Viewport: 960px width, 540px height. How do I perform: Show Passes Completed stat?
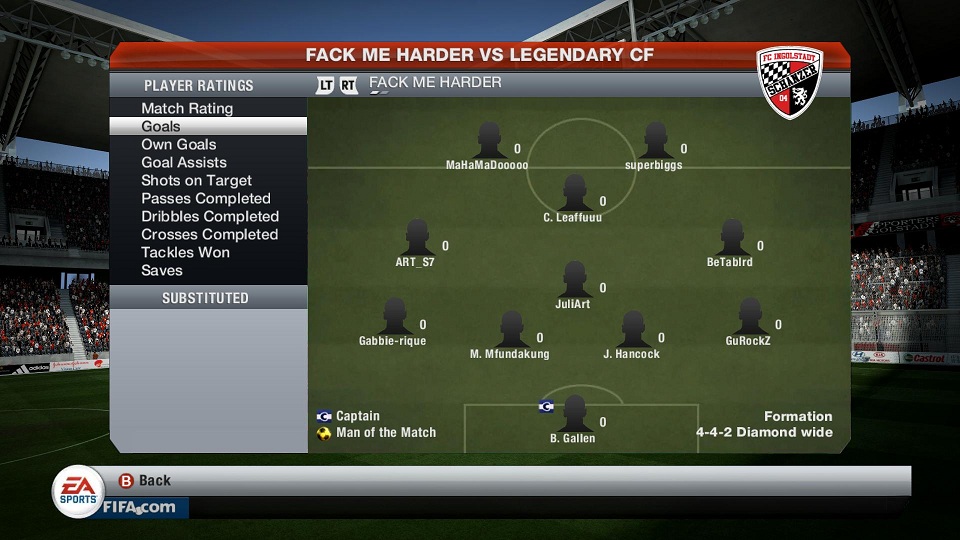coord(206,198)
